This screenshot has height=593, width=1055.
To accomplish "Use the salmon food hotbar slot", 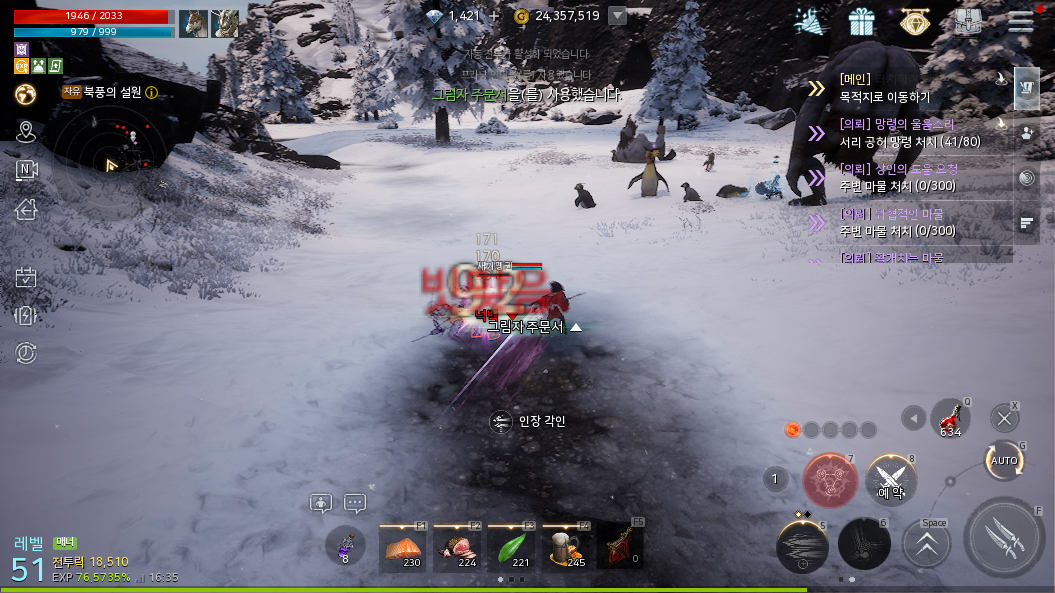I will point(403,548).
